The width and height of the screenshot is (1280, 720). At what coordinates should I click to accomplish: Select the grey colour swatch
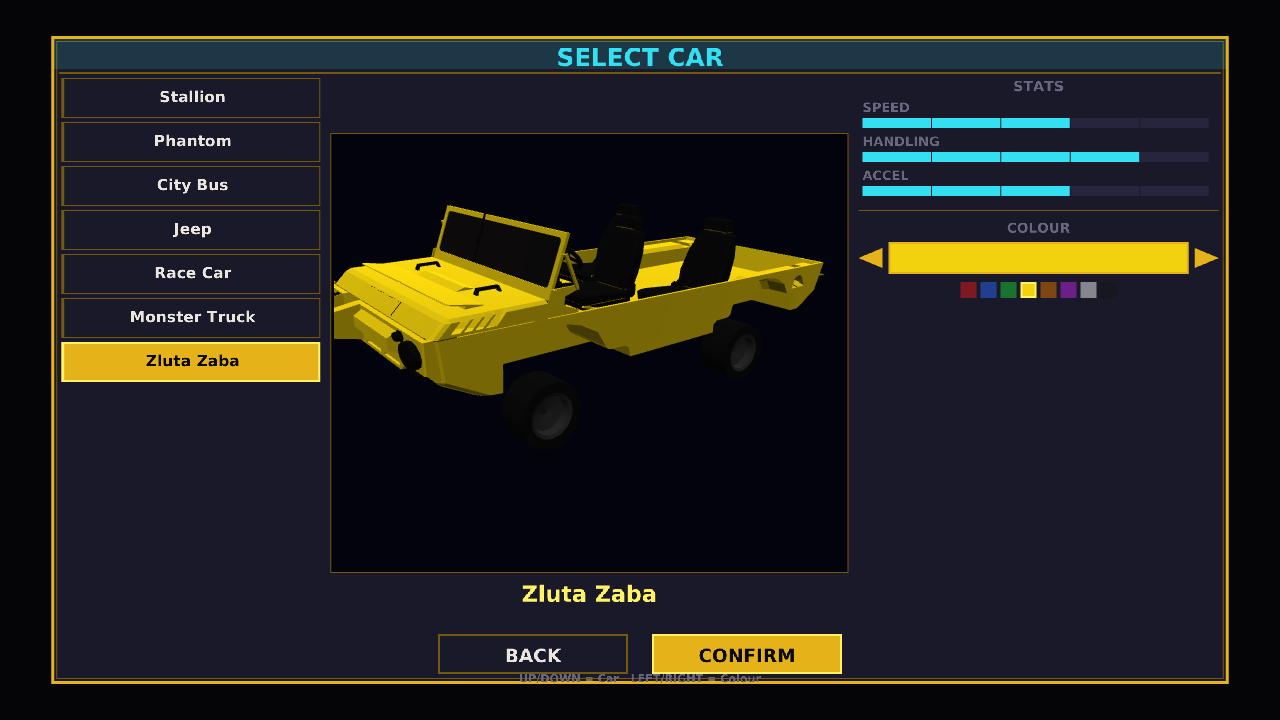pos(1088,290)
